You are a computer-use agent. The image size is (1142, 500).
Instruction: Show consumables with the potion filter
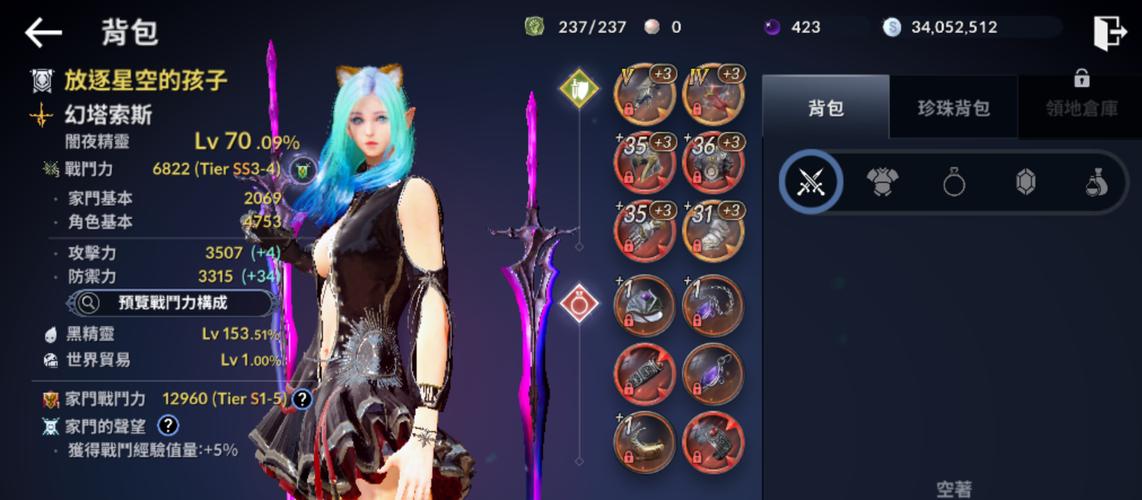point(1096,182)
